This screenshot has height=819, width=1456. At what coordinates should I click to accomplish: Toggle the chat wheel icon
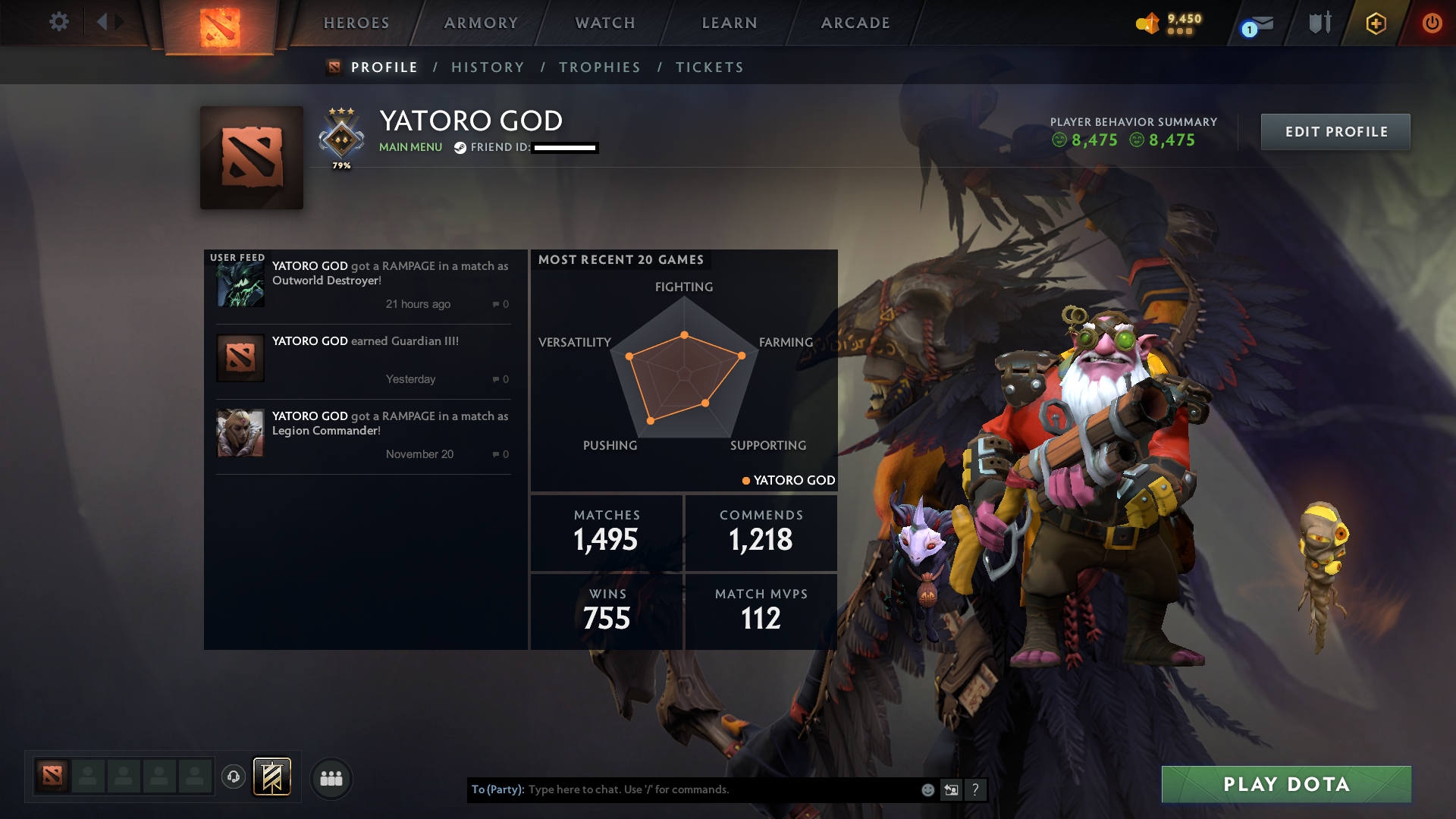pyautogui.click(x=952, y=789)
